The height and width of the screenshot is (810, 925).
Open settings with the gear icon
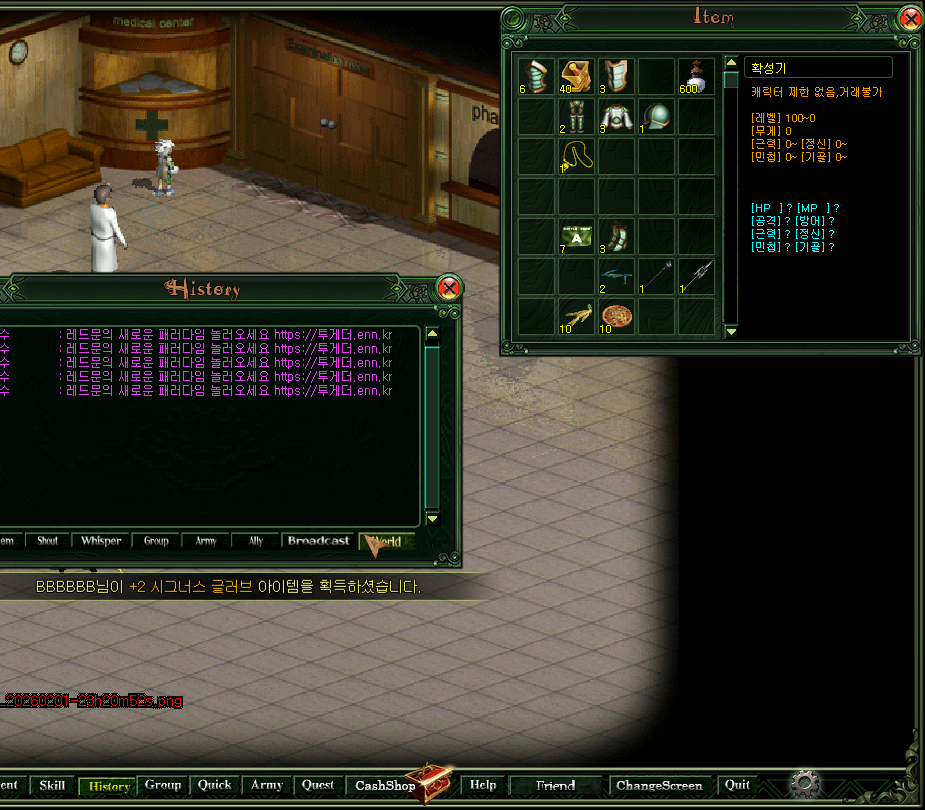coord(801,782)
